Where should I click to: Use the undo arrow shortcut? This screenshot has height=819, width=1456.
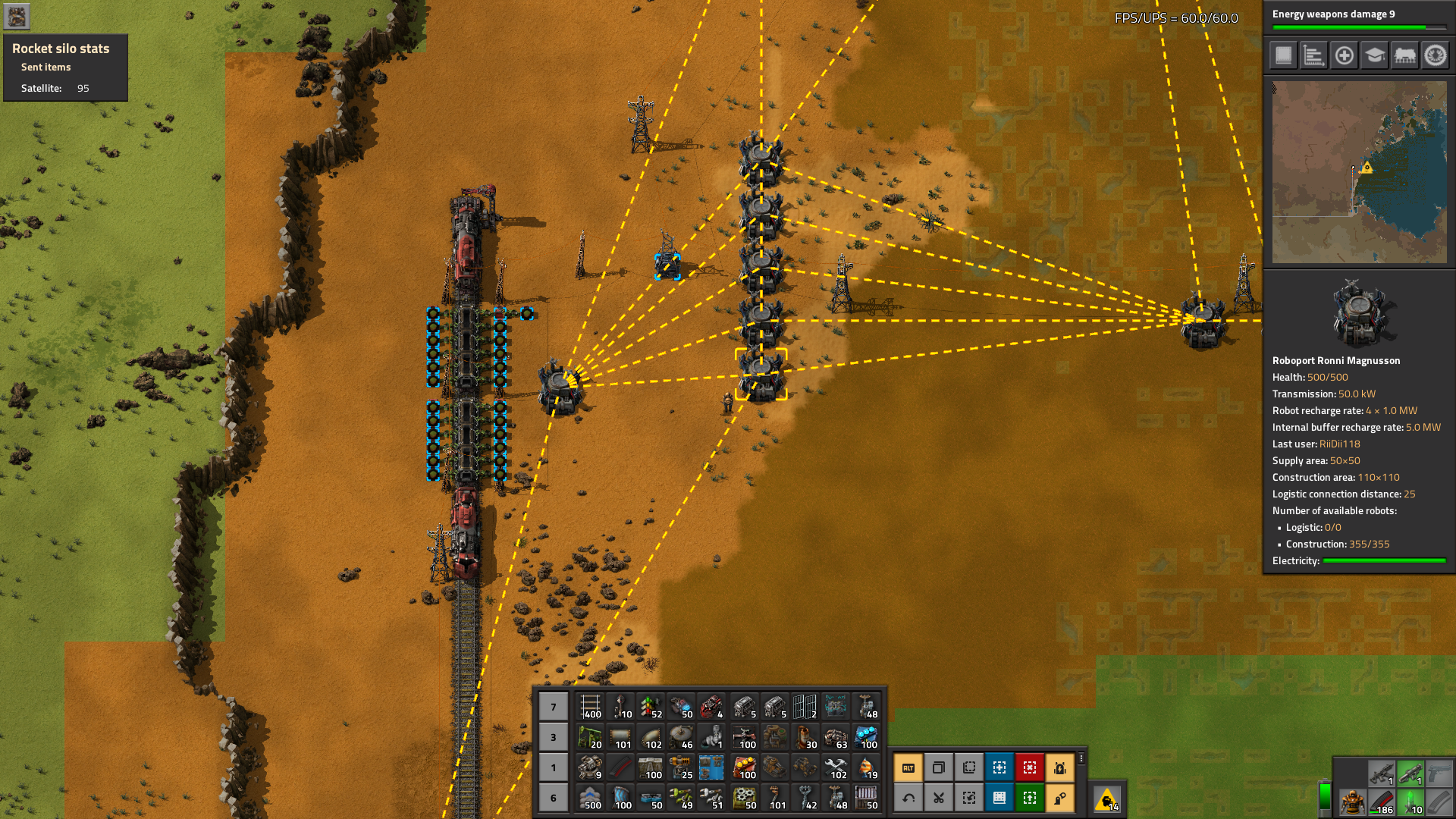pyautogui.click(x=908, y=798)
